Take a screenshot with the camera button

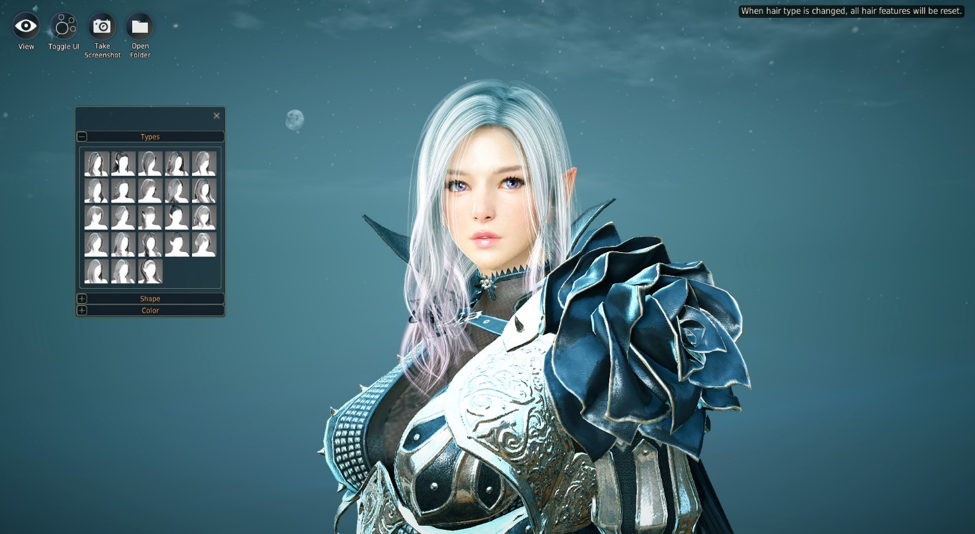point(102,27)
